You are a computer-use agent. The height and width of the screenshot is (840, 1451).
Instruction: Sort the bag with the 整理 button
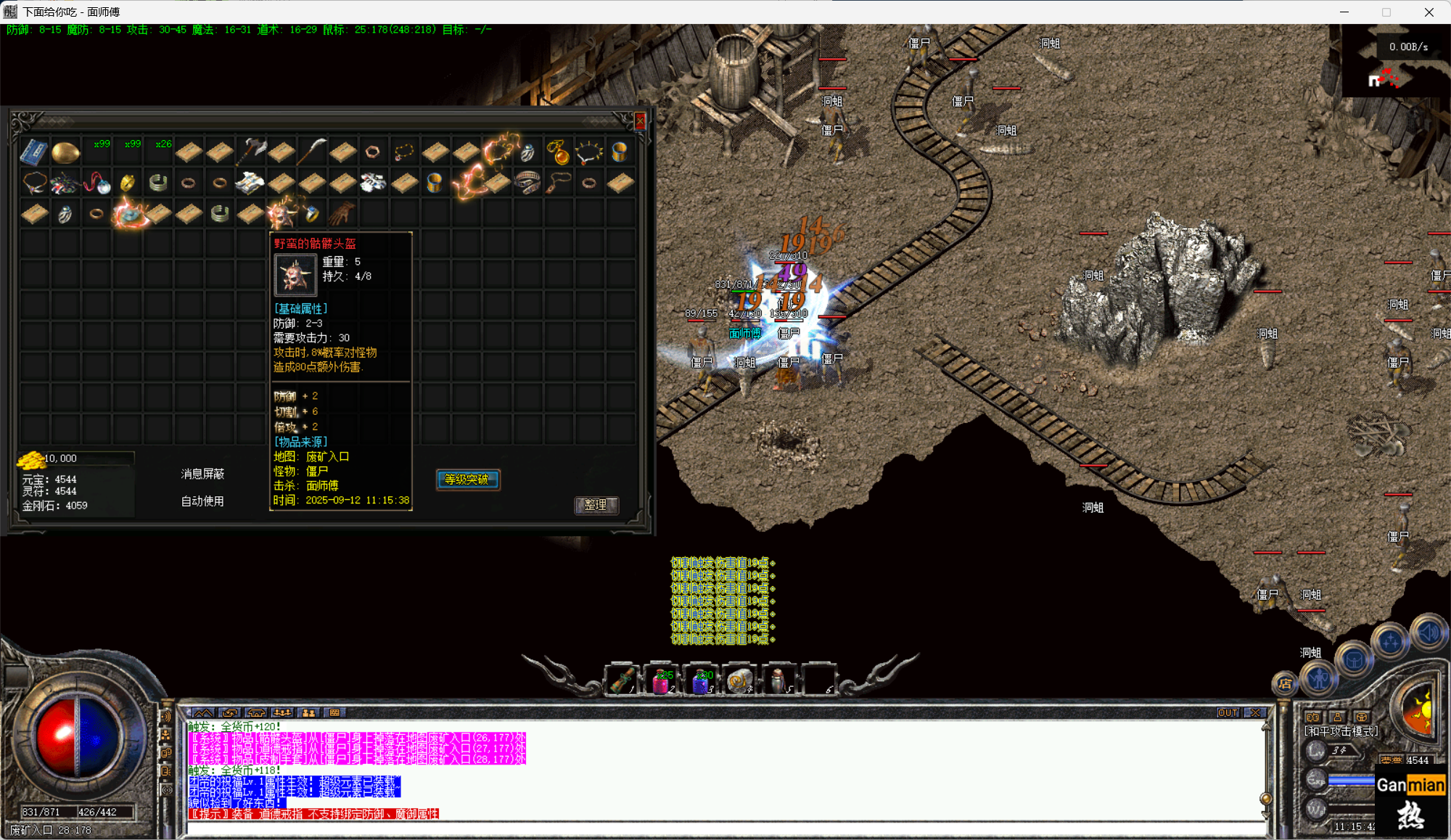[596, 505]
